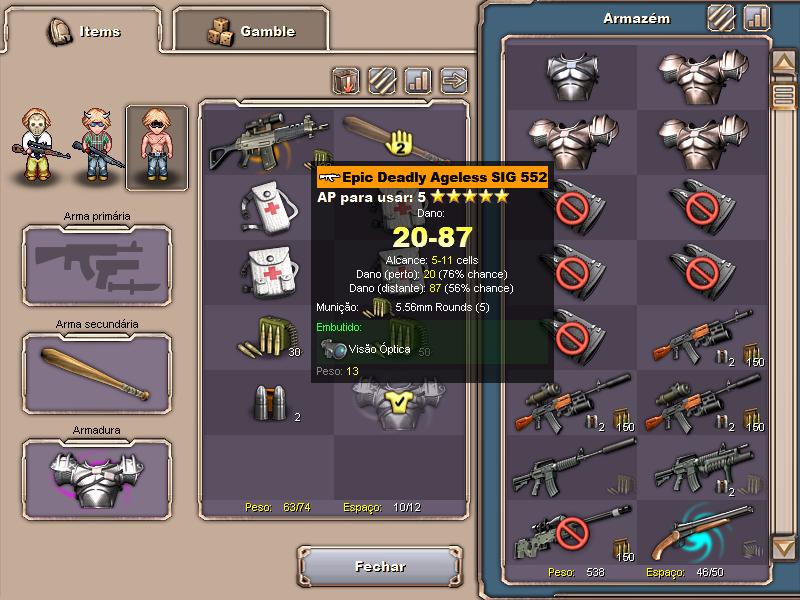Close the inventory with Fechar
This screenshot has width=800, height=600.
point(380,567)
